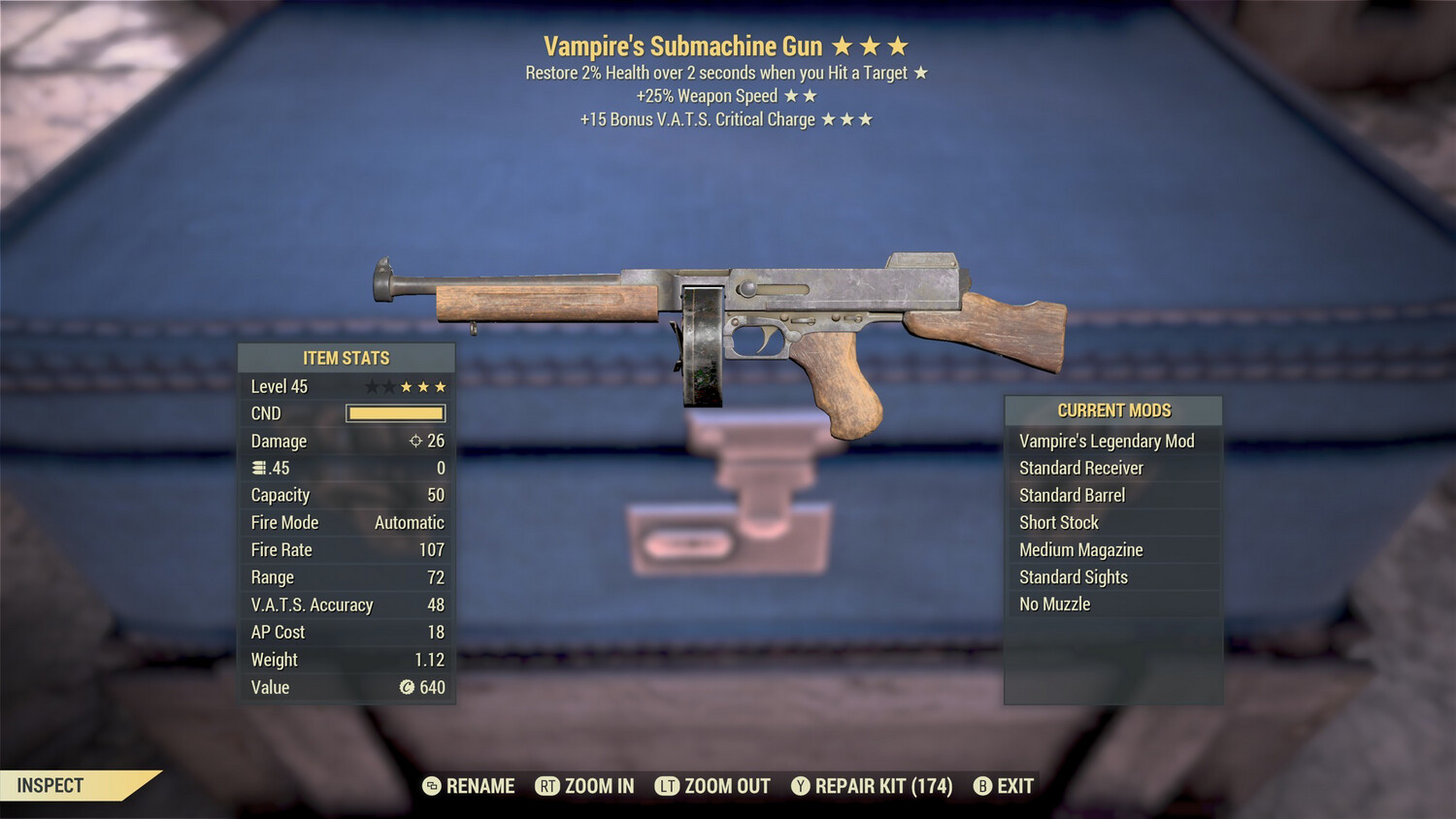
Task: Collapse the ITEM STATS panel header
Action: click(x=347, y=357)
